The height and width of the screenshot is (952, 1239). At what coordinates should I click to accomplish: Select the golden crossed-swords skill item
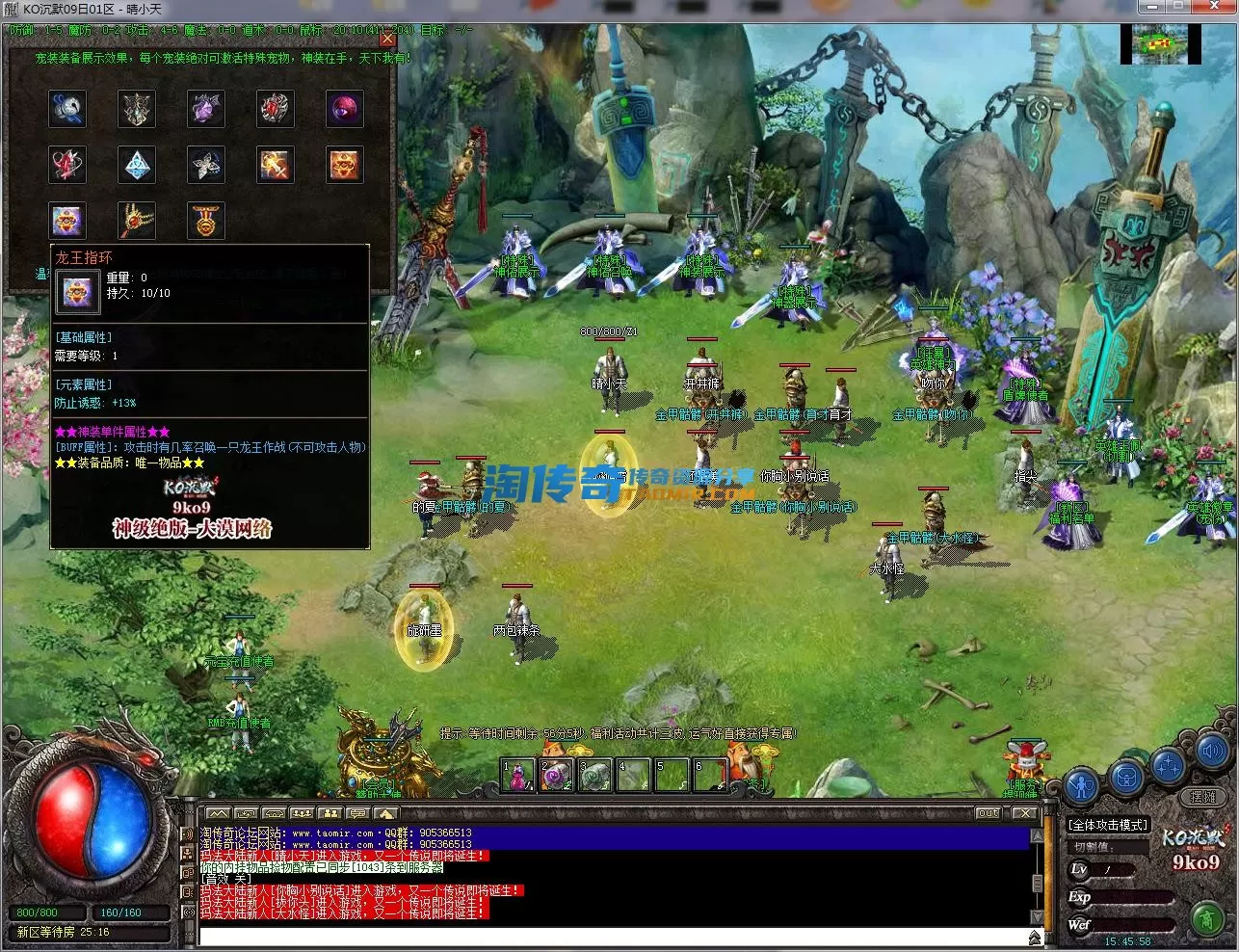(276, 165)
